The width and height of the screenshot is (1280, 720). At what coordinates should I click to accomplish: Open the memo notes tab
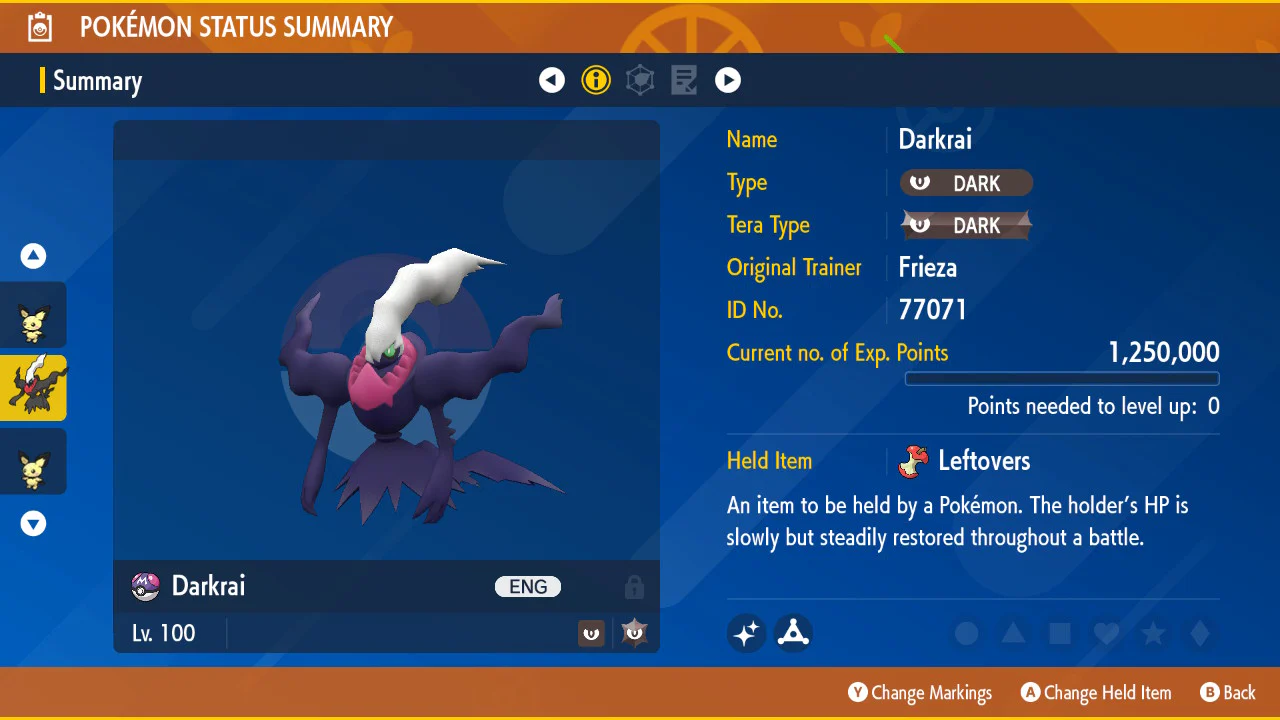pyautogui.click(x=684, y=80)
